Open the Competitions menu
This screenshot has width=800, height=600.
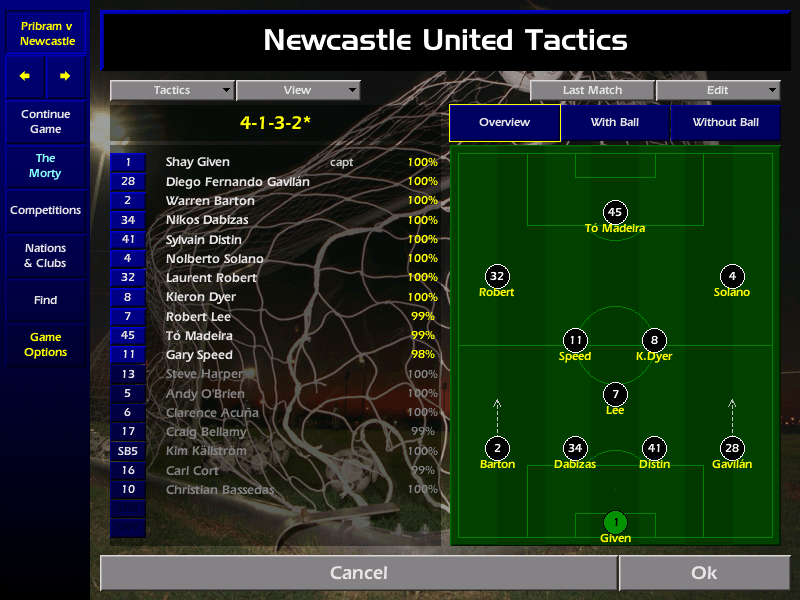tap(45, 211)
